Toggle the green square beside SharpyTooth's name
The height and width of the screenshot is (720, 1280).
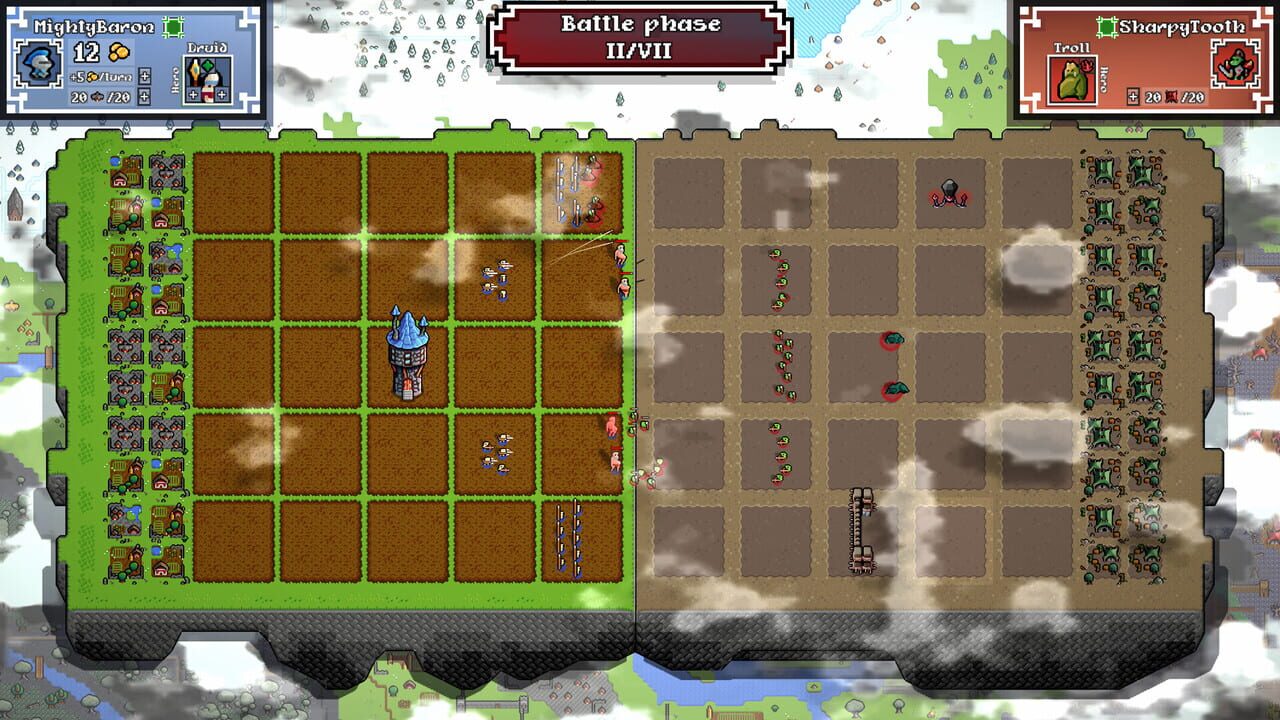coord(1106,27)
